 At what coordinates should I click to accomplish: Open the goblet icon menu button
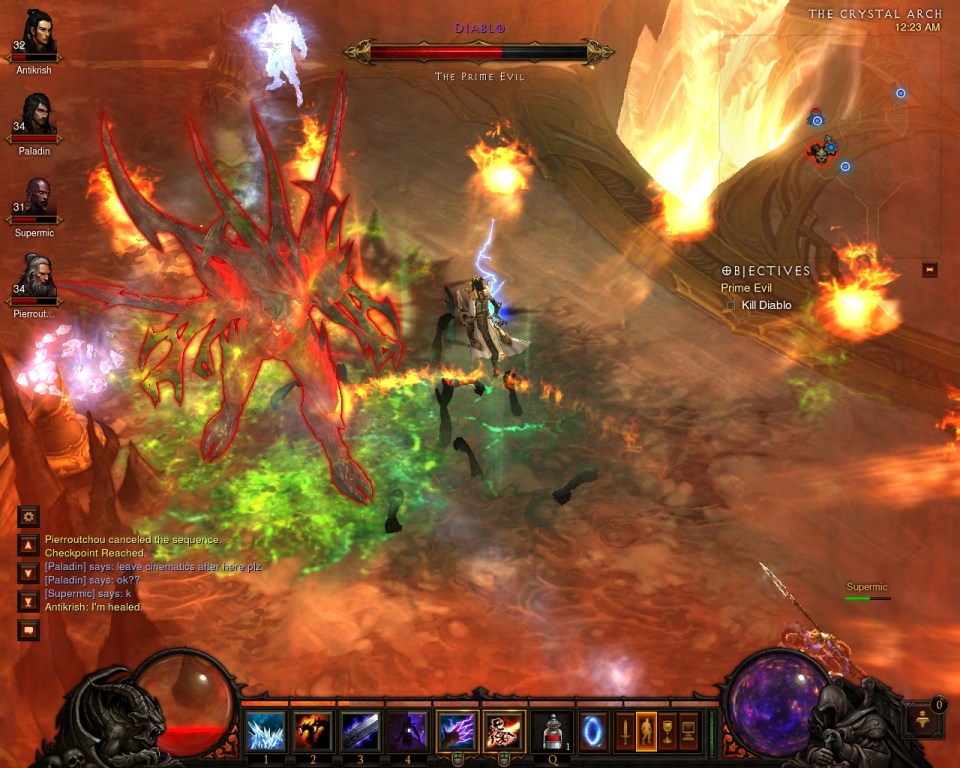(667, 730)
